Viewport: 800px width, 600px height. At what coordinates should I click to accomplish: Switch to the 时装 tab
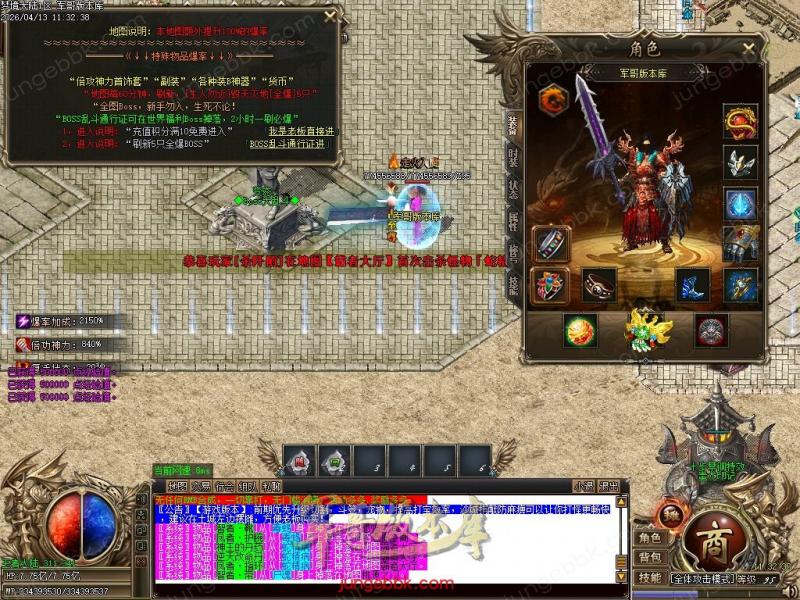[513, 156]
